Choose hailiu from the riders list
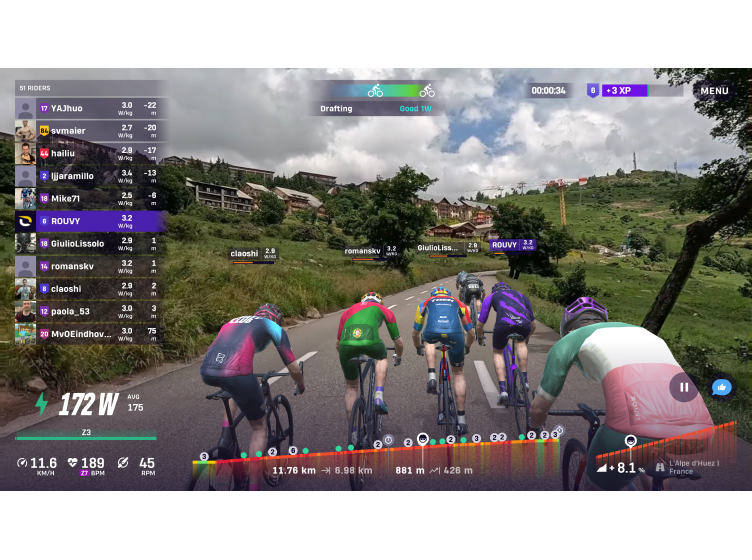 pos(88,153)
